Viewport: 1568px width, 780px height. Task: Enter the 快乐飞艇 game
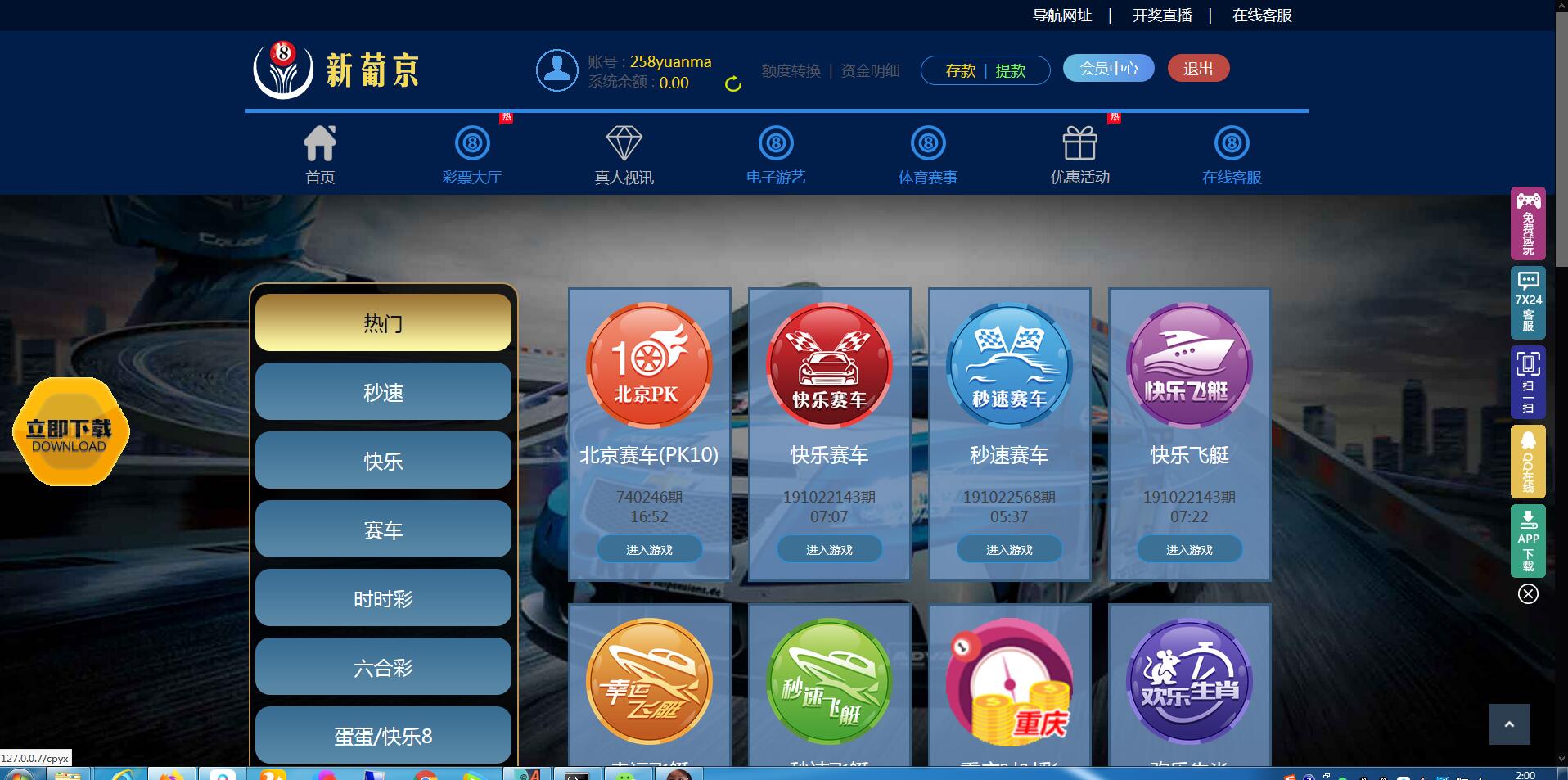pos(1189,550)
